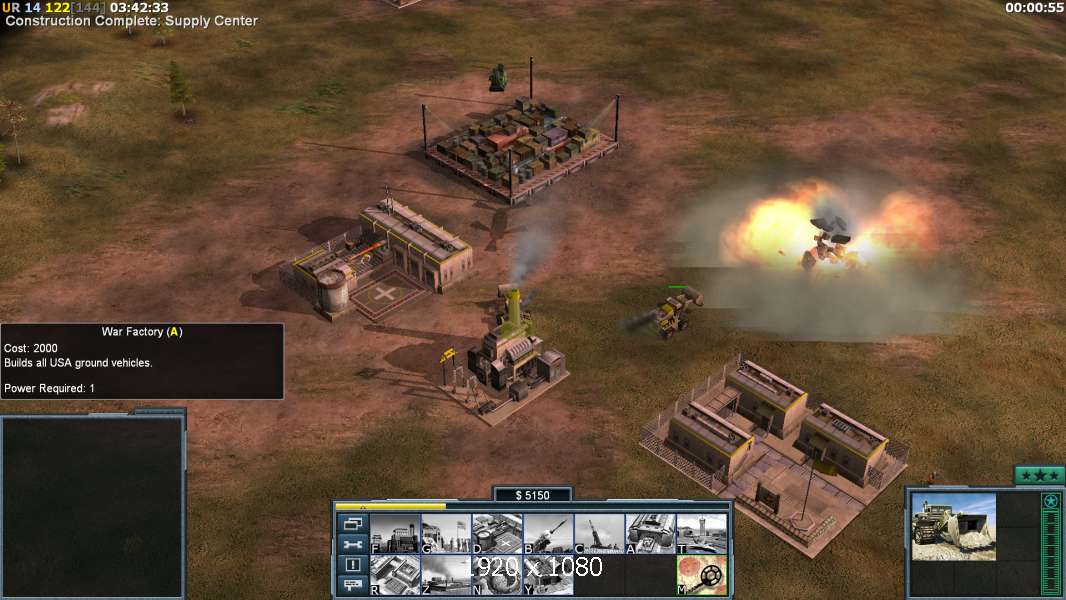Build a War Factory (A icon)
The image size is (1066, 600).
click(x=650, y=534)
